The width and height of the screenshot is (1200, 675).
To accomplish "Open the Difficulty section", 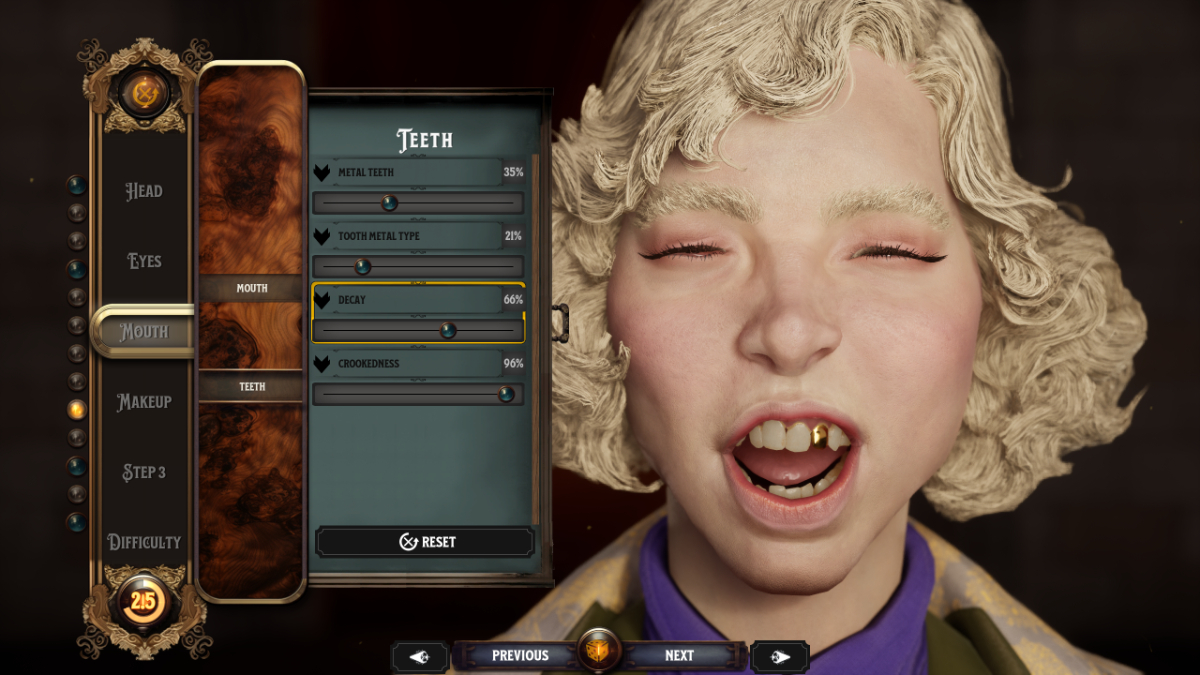I will [x=144, y=542].
